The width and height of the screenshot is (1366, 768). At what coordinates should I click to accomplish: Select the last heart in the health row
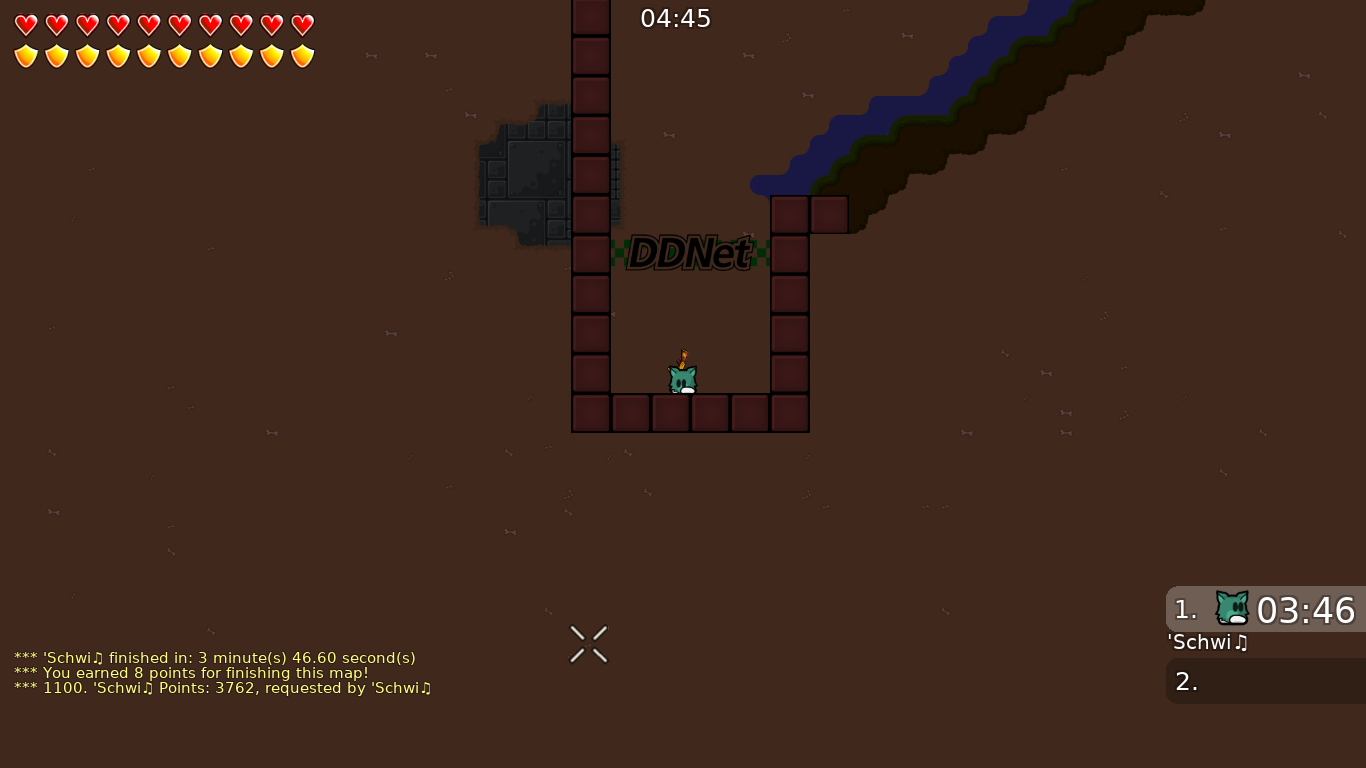[x=301, y=24]
